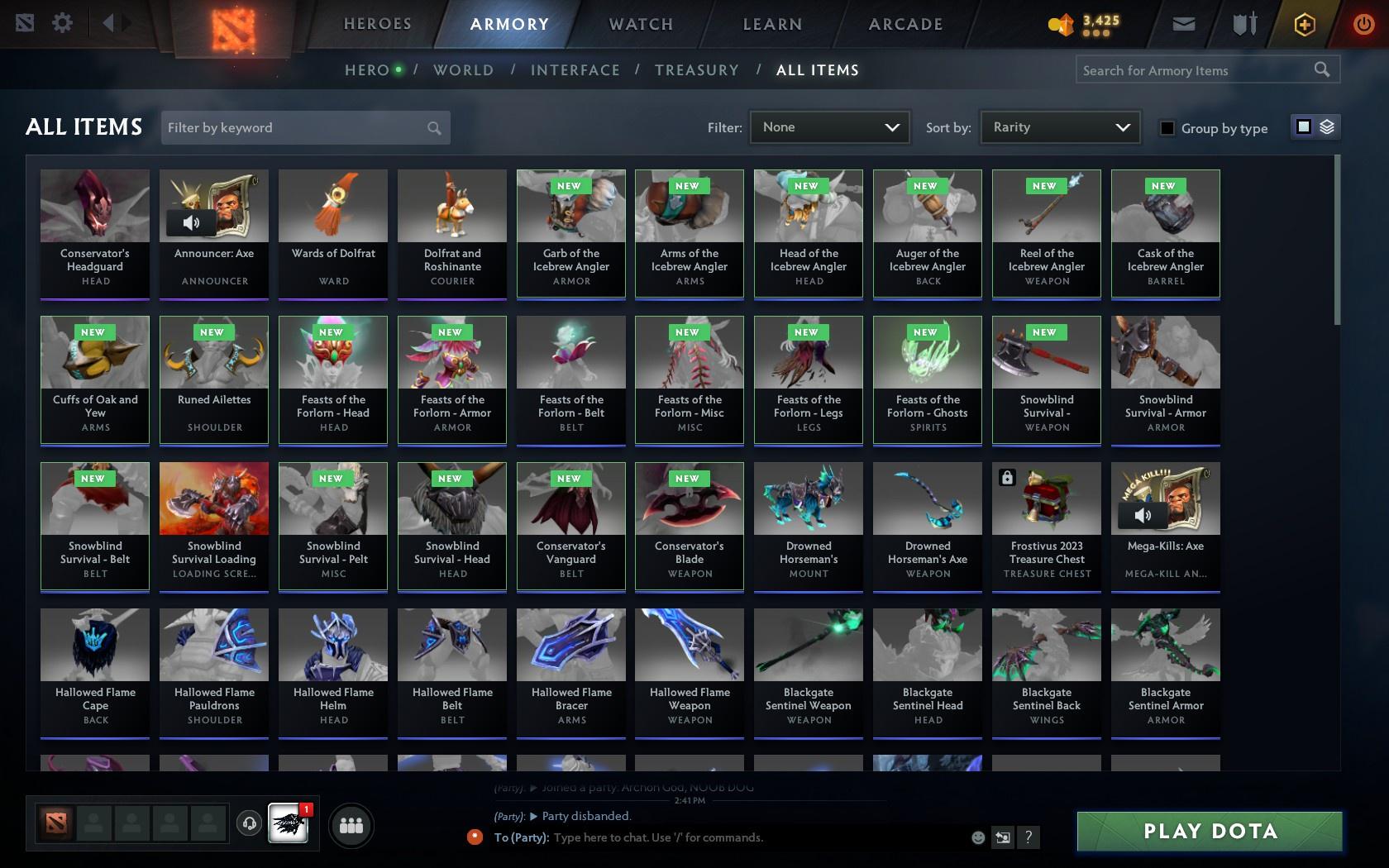Image resolution: width=1389 pixels, height=868 pixels.
Task: Go to the WATCH section
Action: [639, 24]
